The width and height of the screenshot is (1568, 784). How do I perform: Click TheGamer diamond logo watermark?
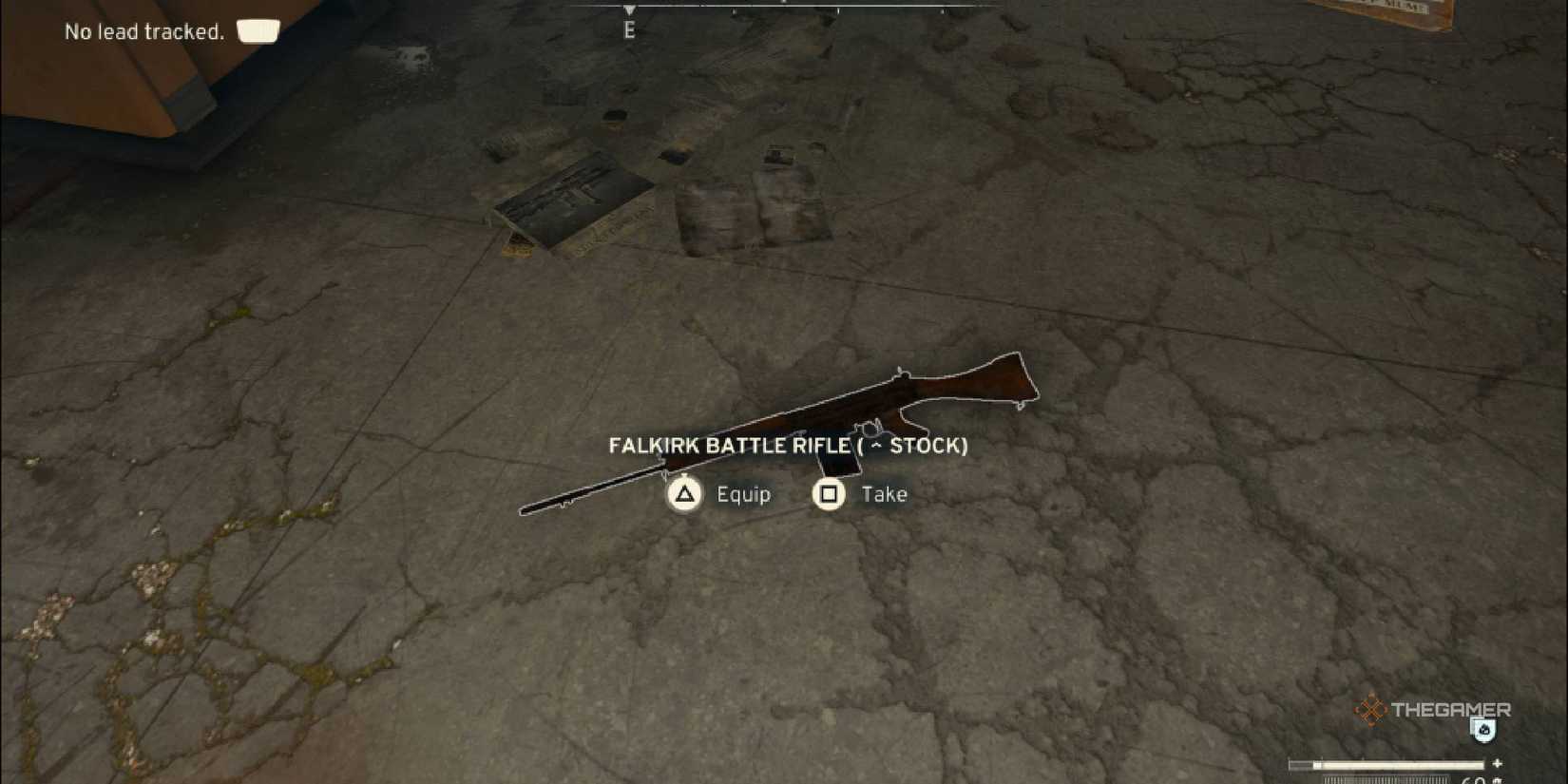click(1369, 710)
